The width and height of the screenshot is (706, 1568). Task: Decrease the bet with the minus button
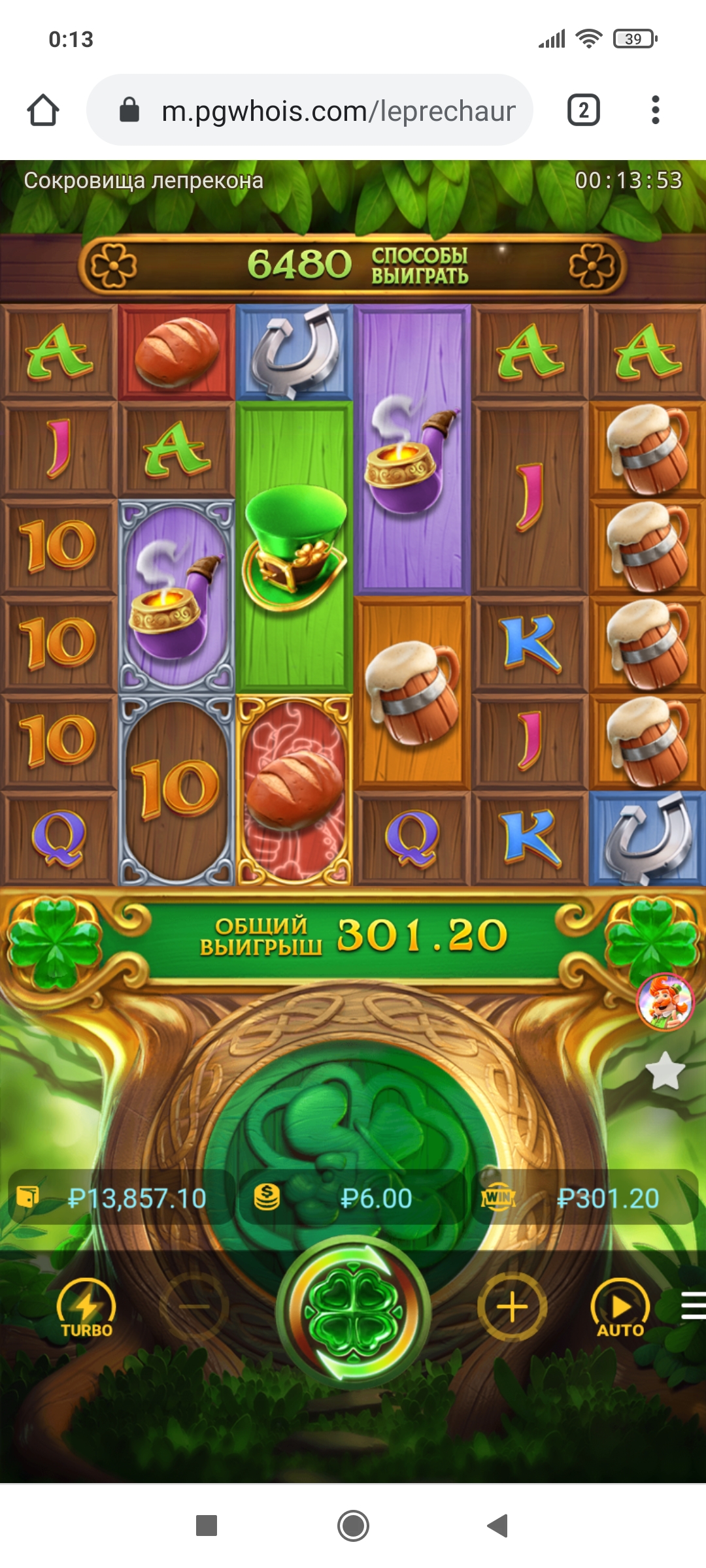194,1307
